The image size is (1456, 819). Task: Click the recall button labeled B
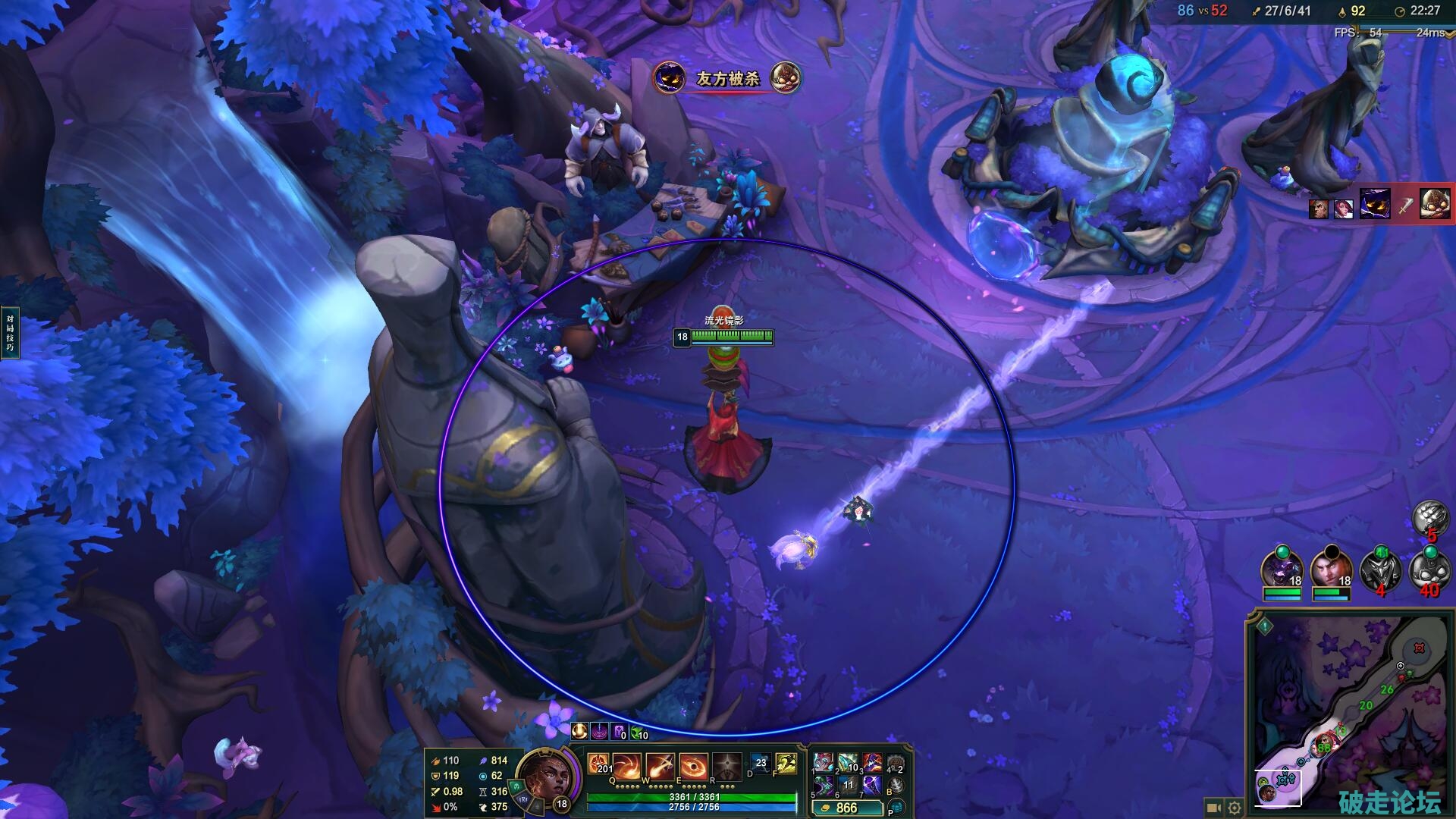coord(896,786)
